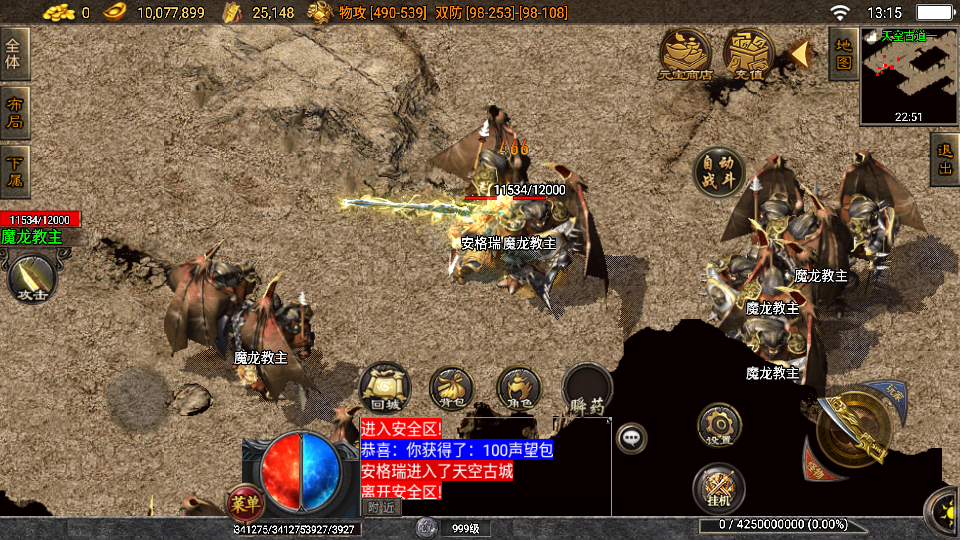Open the red 菜单 menu button

244,499
